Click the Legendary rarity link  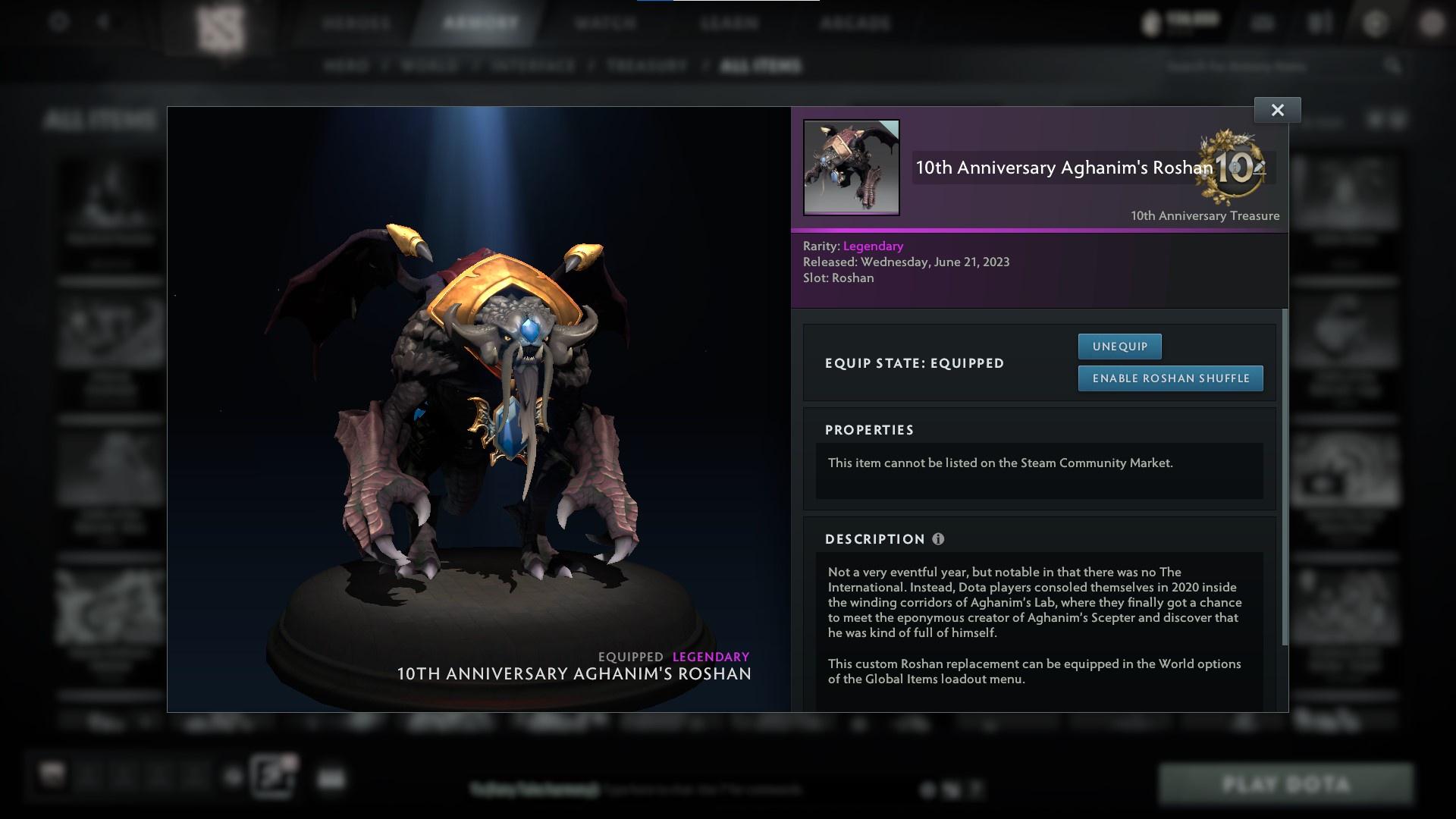point(872,246)
